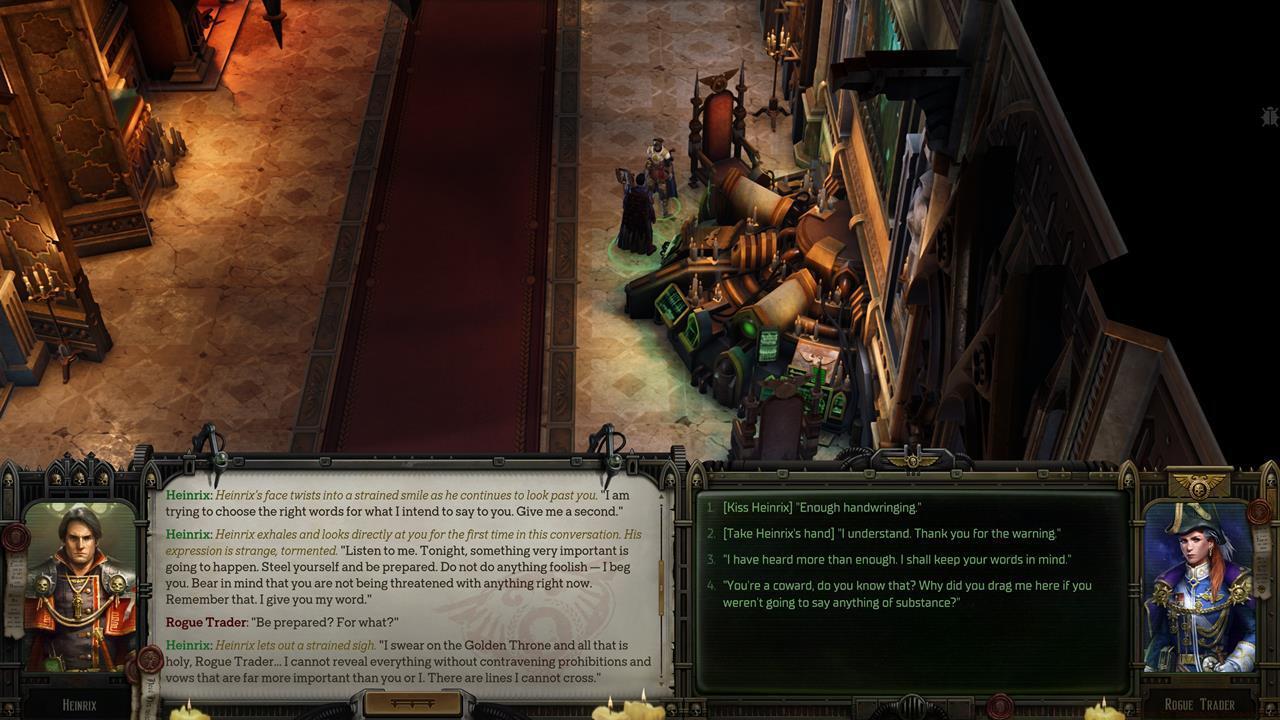Click the Imperial aquila atop the response panel
This screenshot has width=1280, height=720.
click(x=910, y=459)
